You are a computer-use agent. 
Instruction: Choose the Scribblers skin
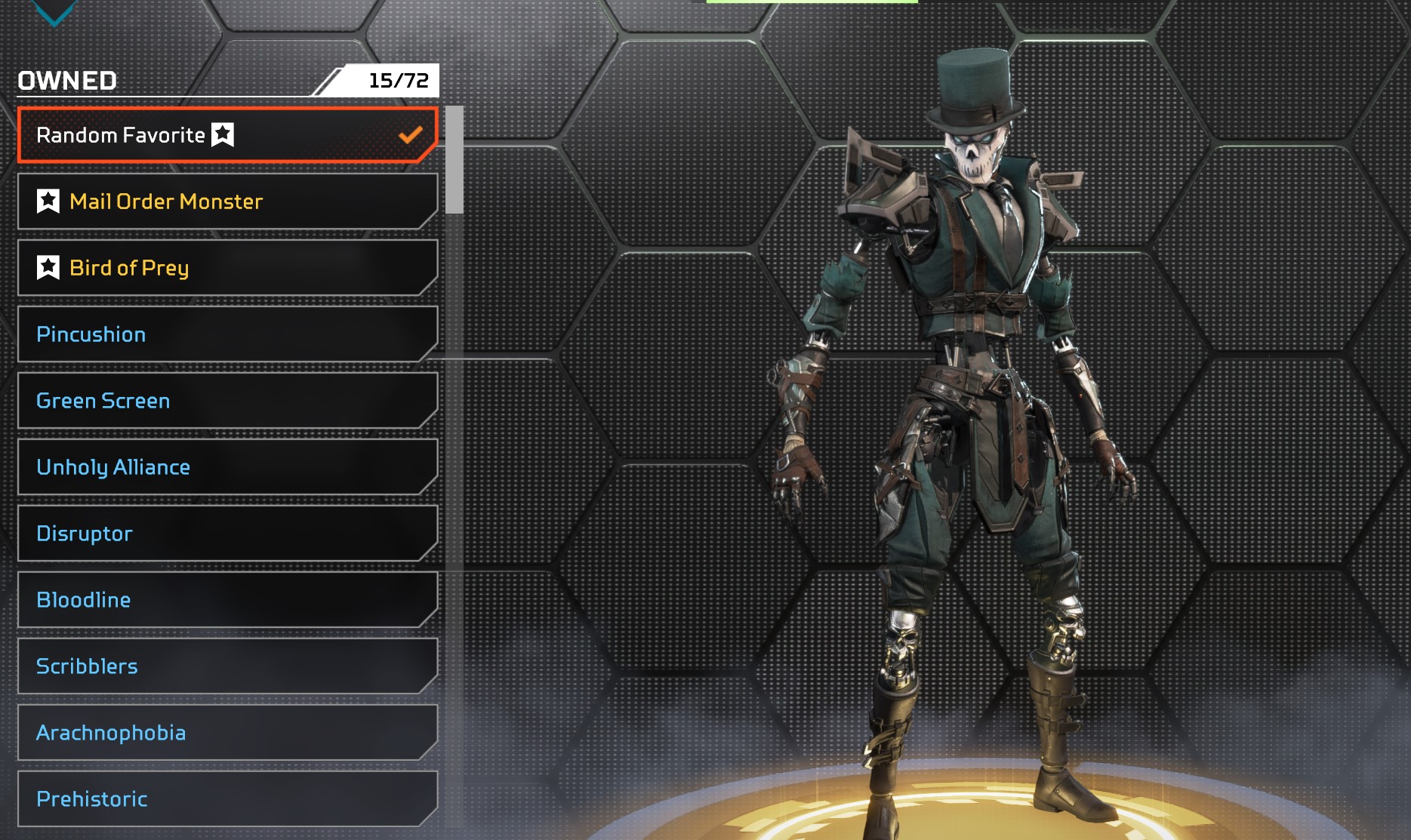point(226,666)
